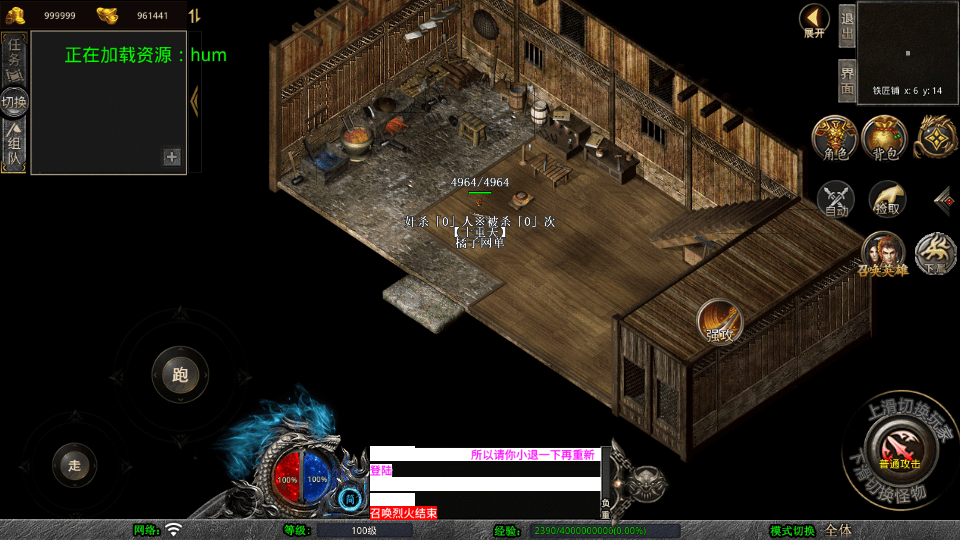Viewport: 960px width, 540px height.
Task: Activate 召唤英雄 summon hero
Action: click(x=882, y=253)
